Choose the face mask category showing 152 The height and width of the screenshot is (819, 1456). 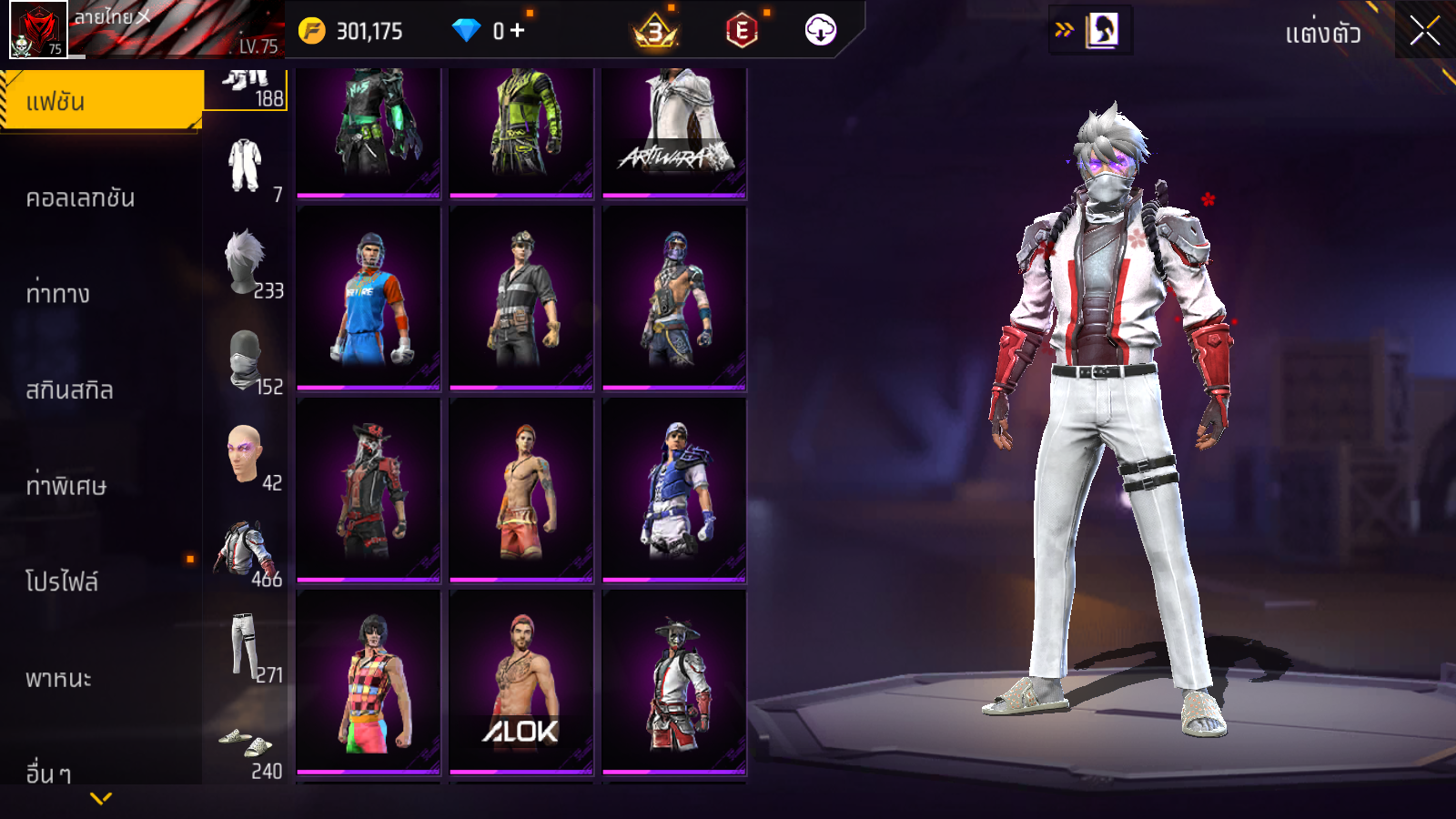pyautogui.click(x=248, y=361)
